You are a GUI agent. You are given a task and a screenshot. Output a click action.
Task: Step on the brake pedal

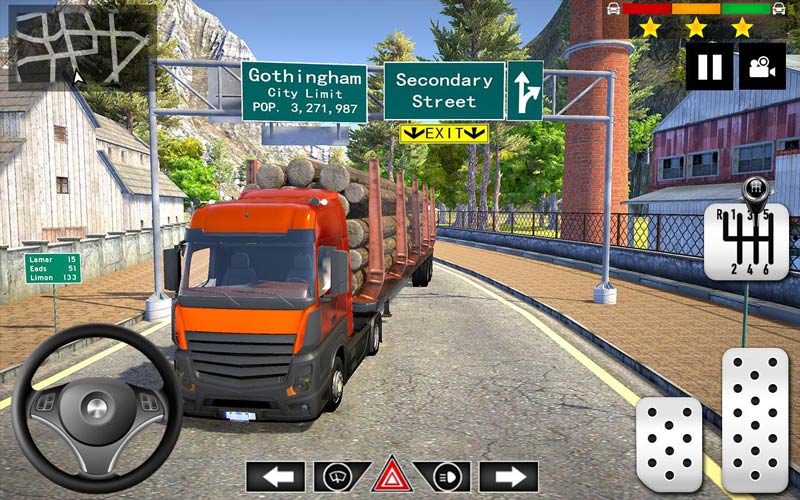click(669, 444)
